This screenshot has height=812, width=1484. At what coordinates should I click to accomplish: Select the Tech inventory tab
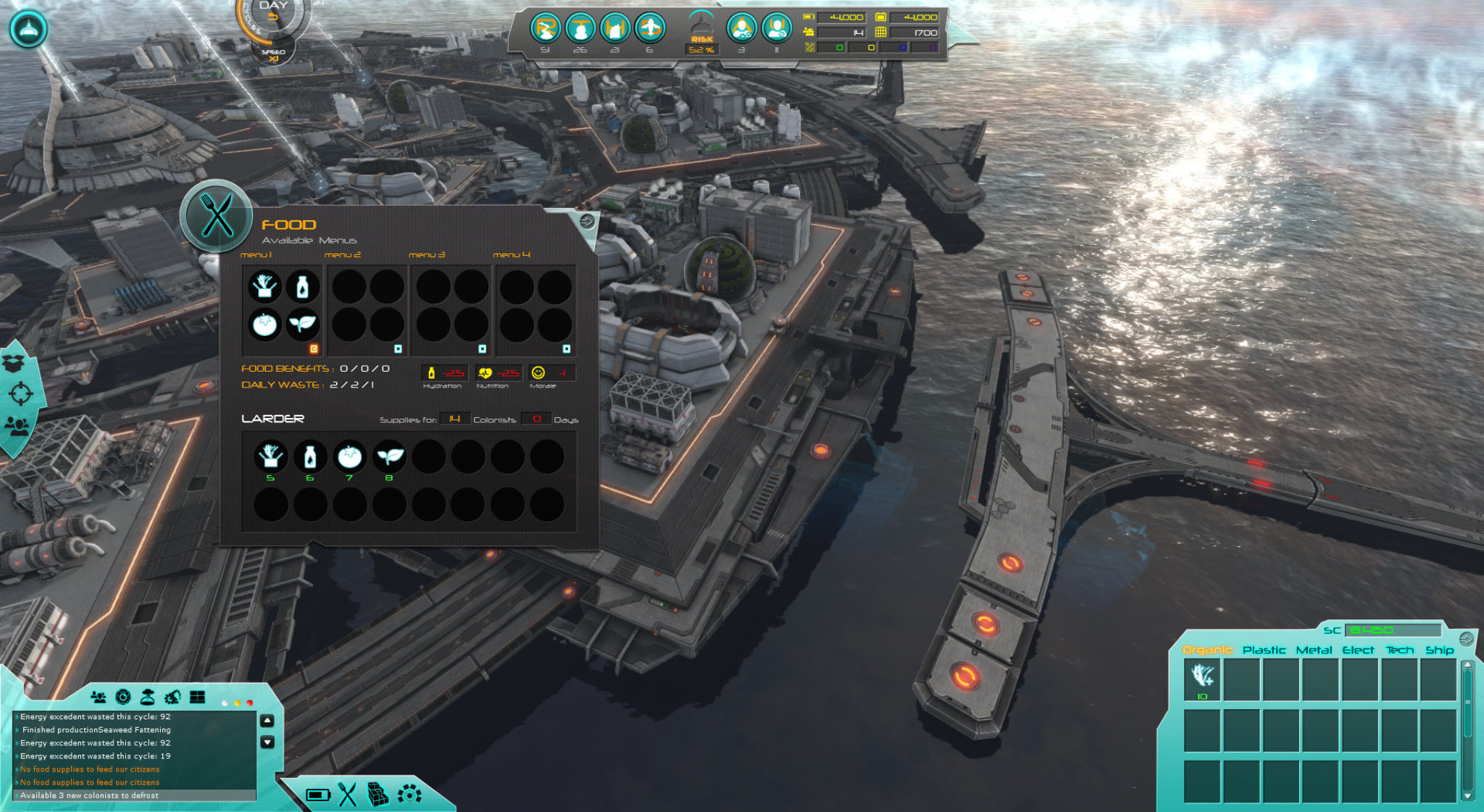click(1399, 650)
